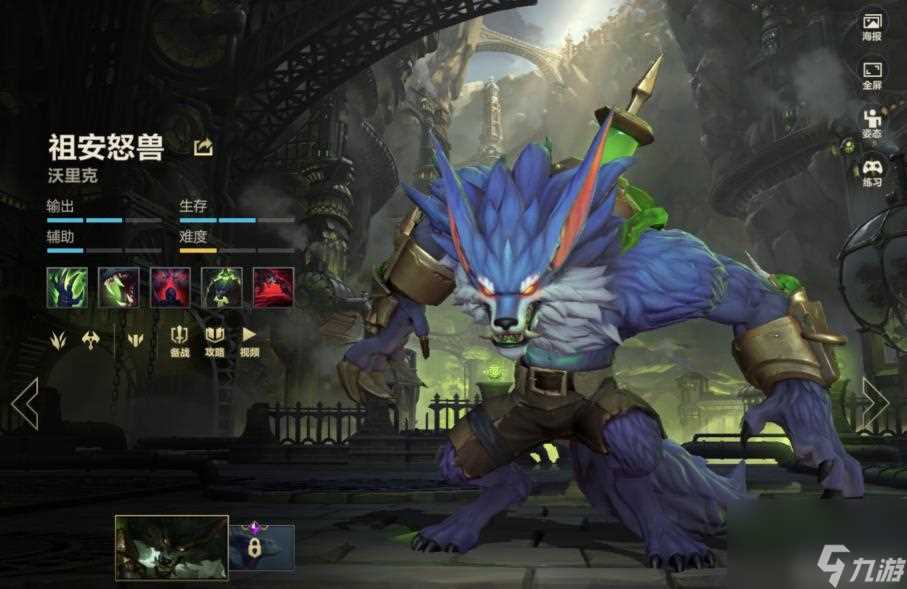Go to the next champion with right arrow
Image resolution: width=907 pixels, height=589 pixels.
pyautogui.click(x=876, y=403)
